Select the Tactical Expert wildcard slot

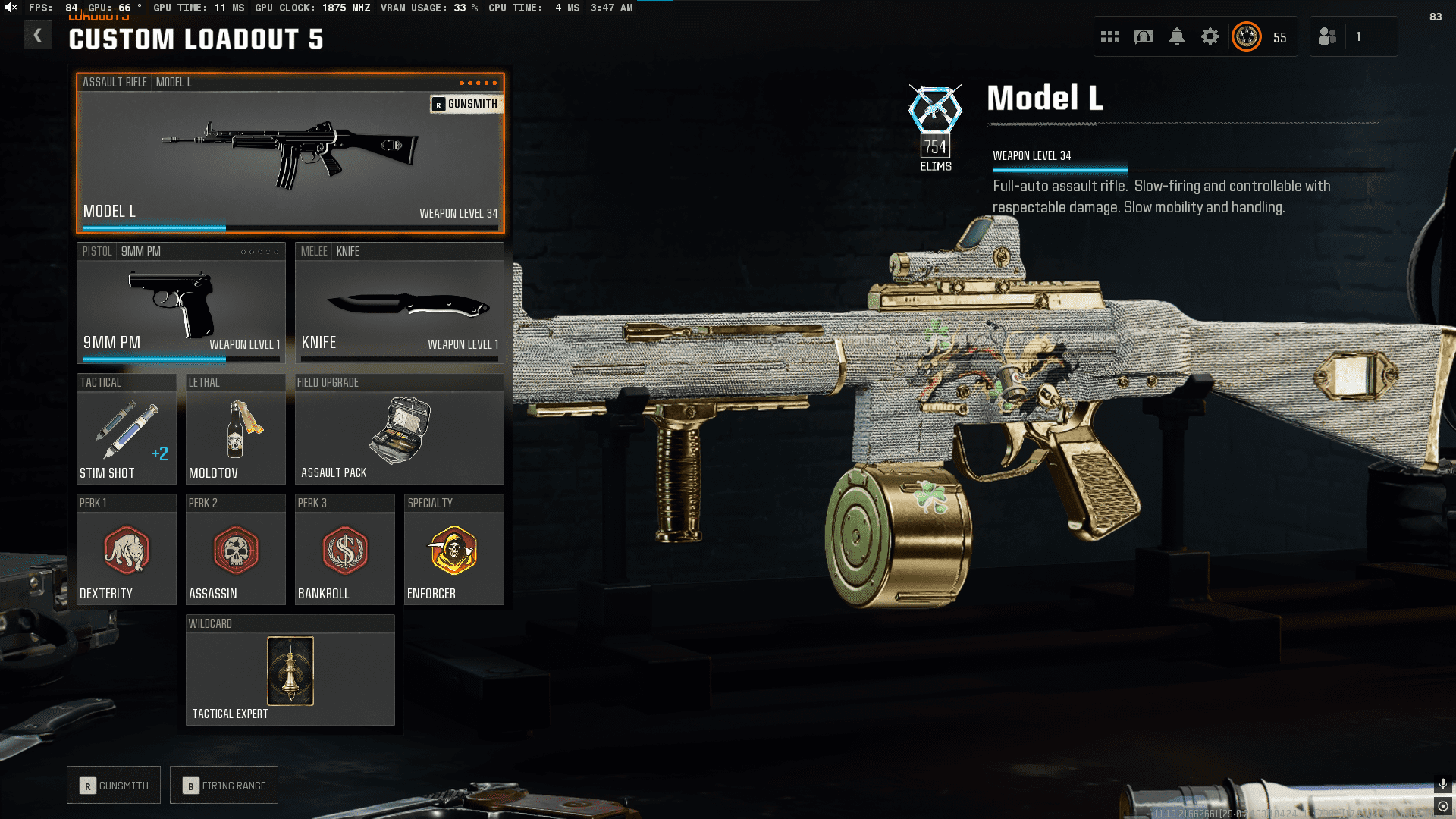290,671
